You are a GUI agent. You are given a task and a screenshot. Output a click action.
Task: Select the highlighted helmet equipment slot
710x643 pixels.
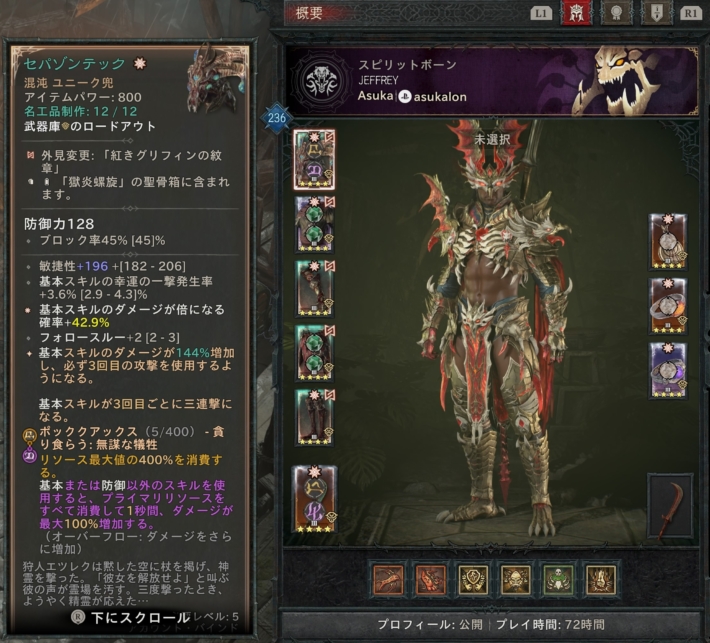pyautogui.click(x=314, y=159)
